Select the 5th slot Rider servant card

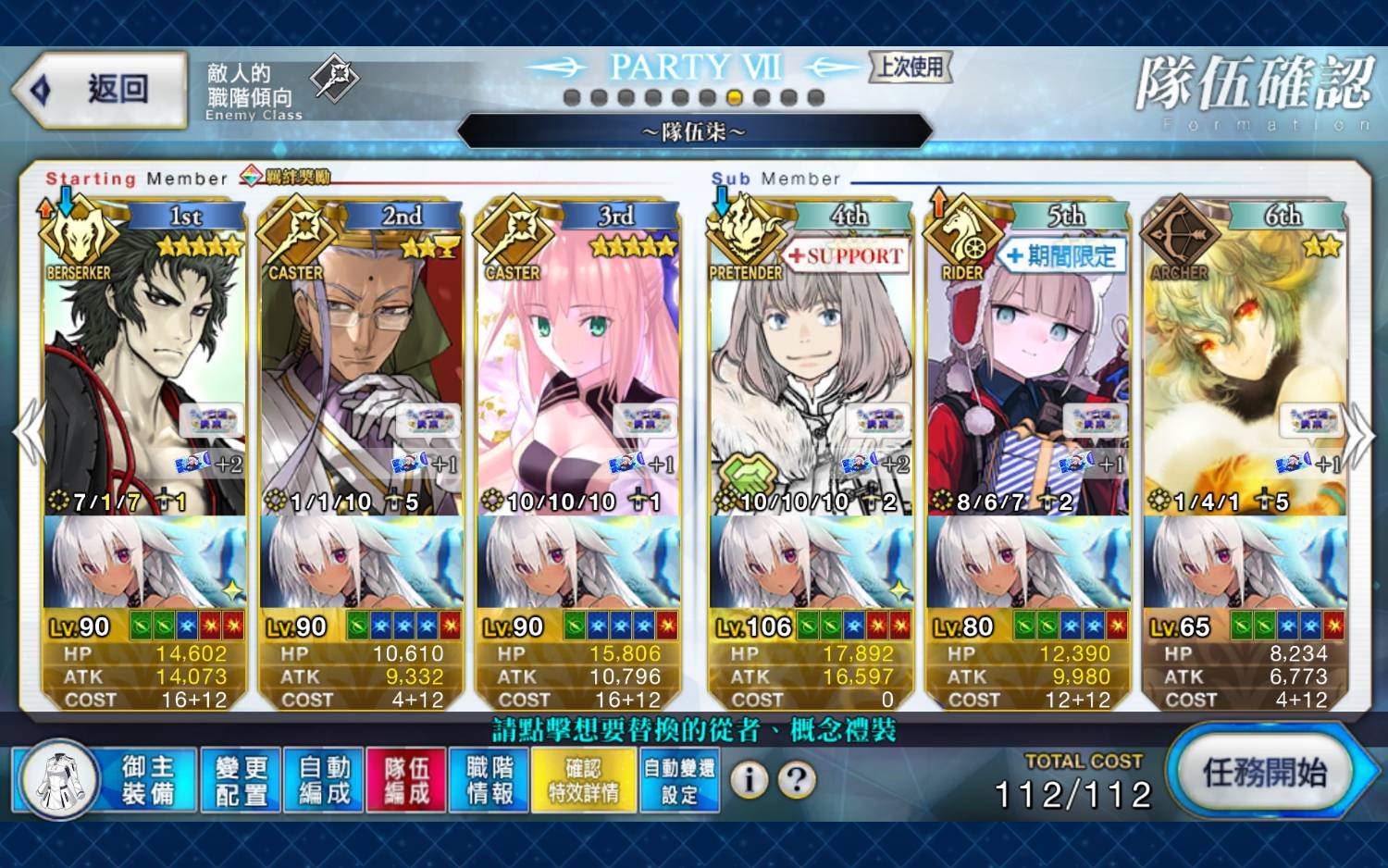click(1028, 370)
